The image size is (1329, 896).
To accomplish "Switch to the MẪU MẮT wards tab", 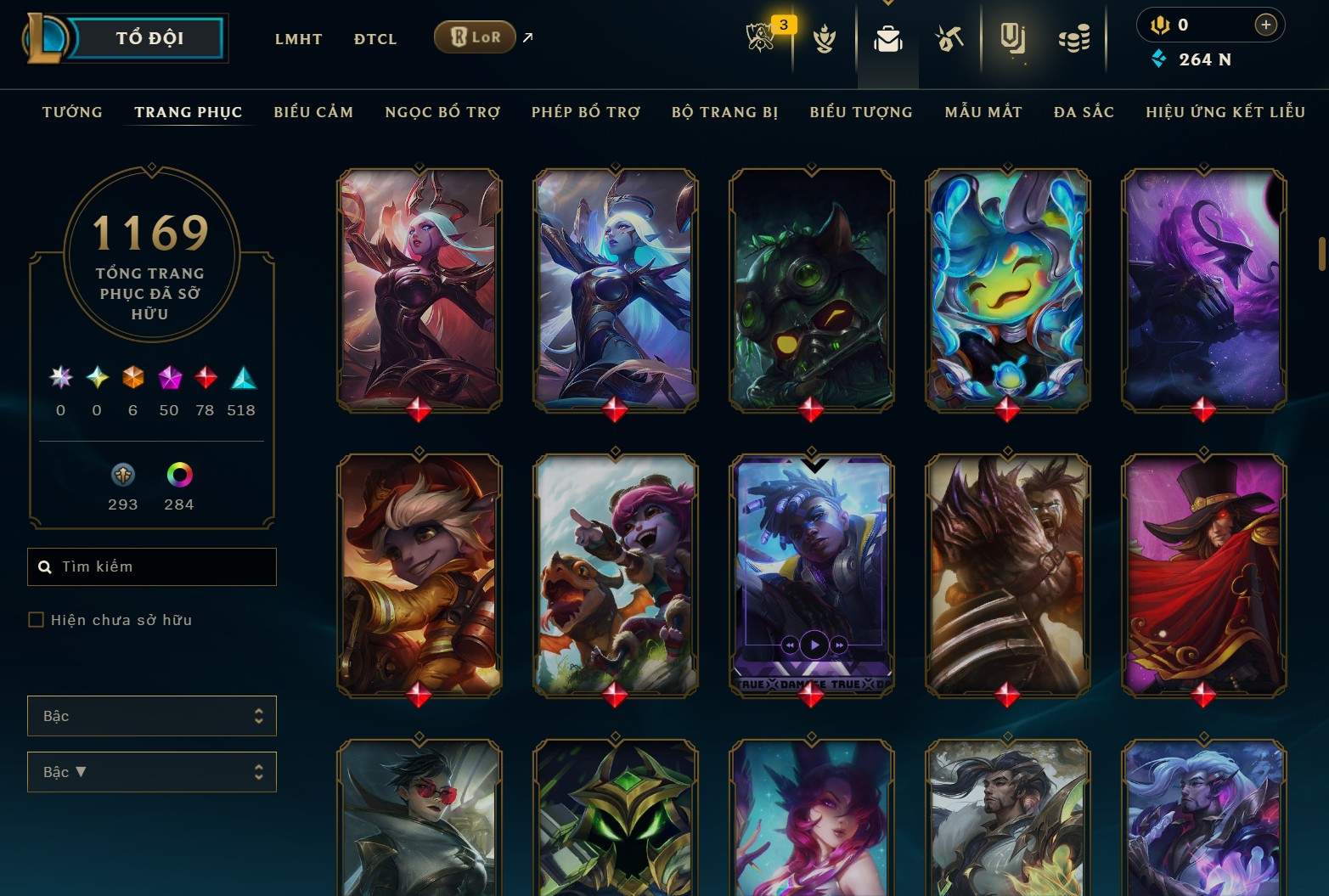I will pos(983,112).
